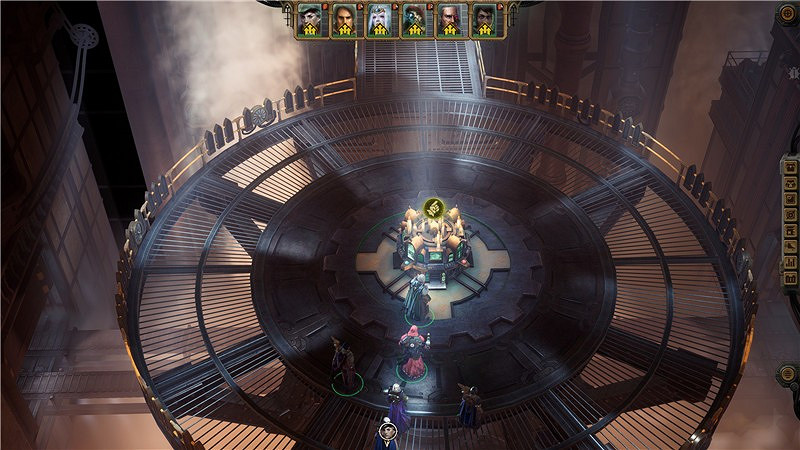800x450 pixels.
Task: Select the brown-haired man's party portrait
Action: (x=345, y=19)
